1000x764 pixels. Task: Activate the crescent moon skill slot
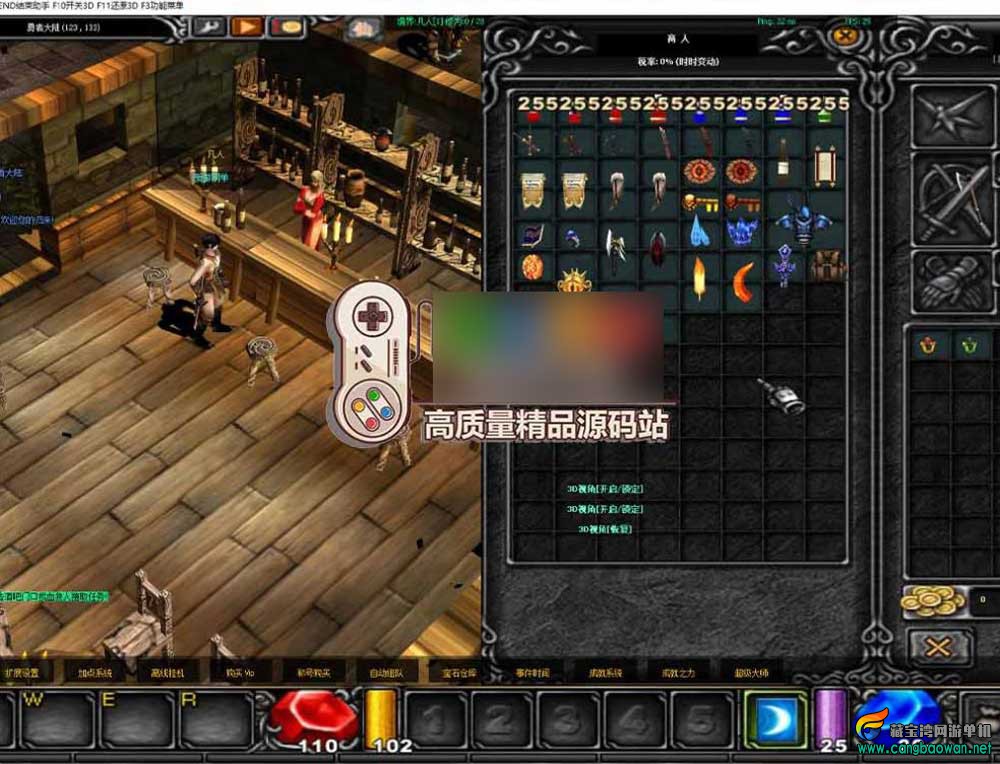(x=777, y=718)
